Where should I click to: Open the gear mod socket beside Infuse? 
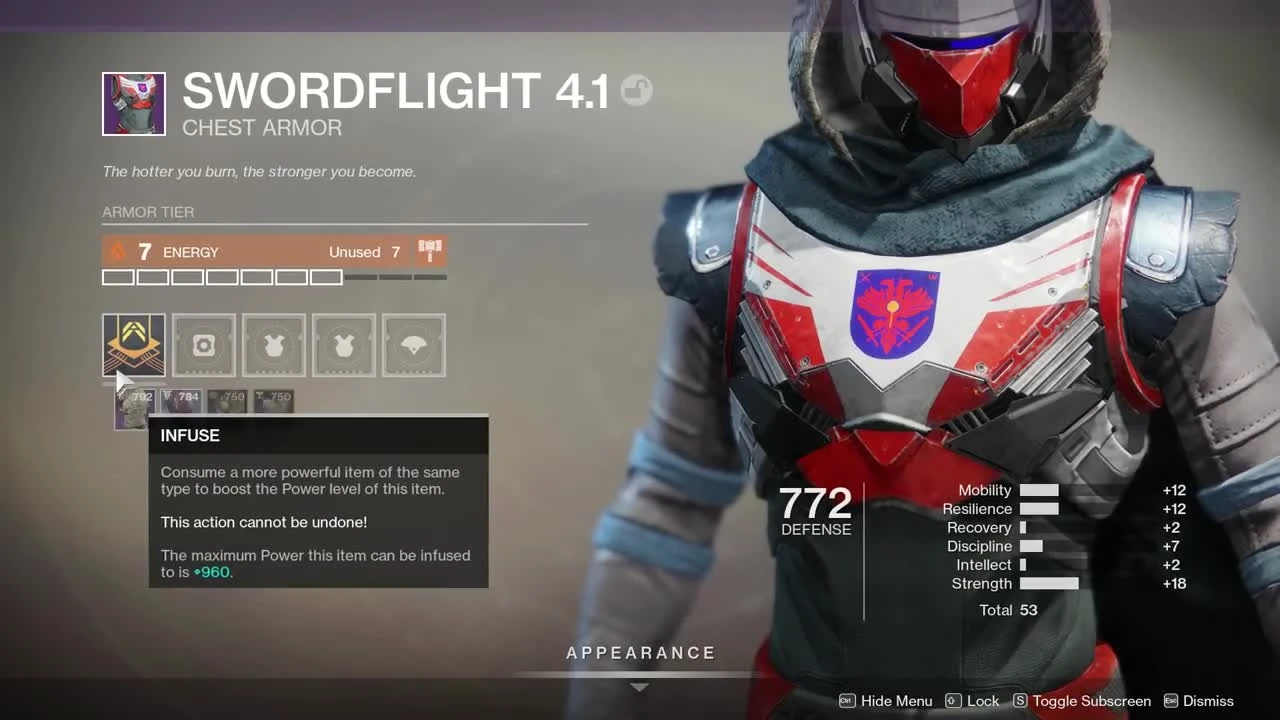point(203,345)
